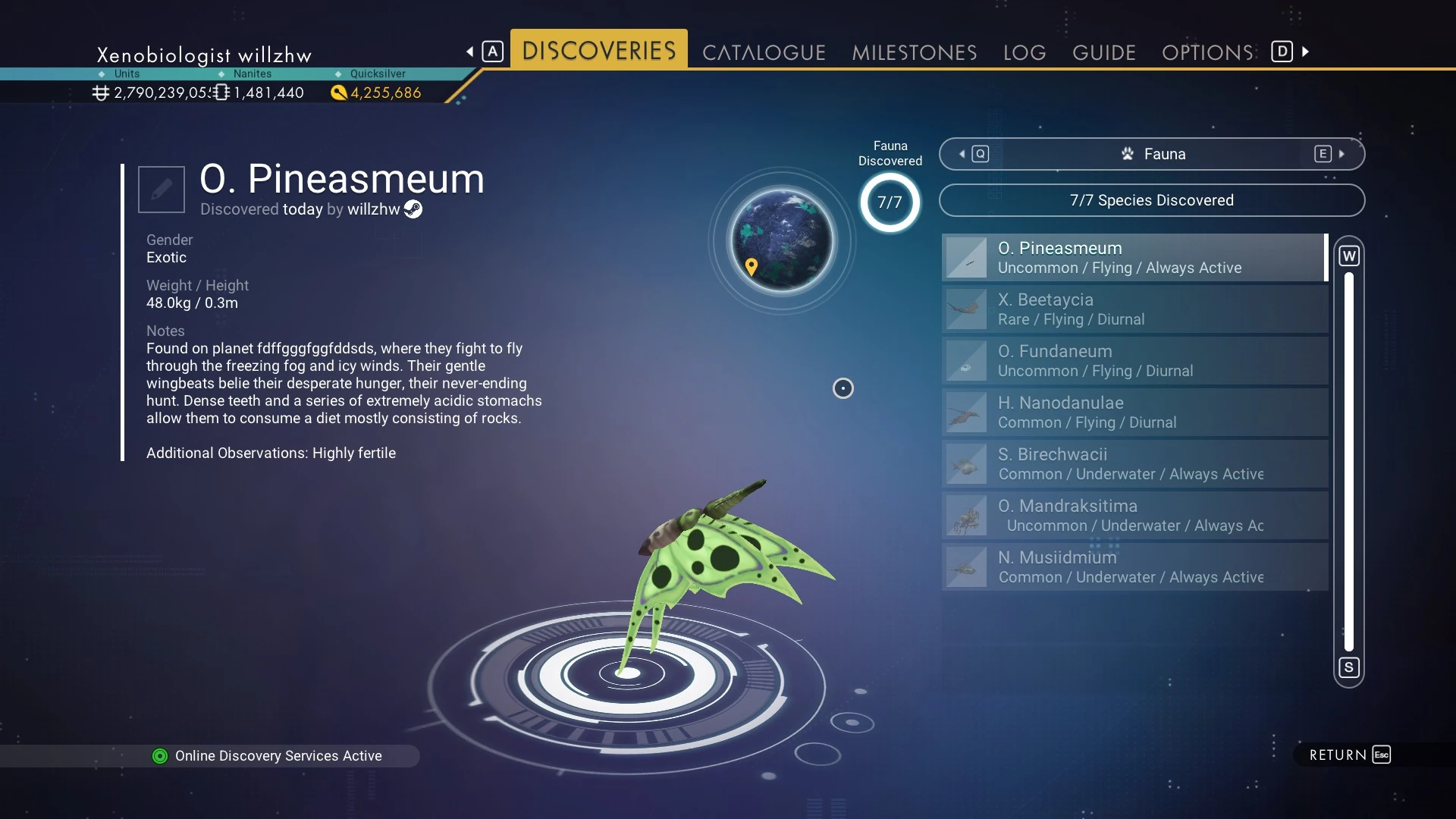
Task: Pick H. Nanodanulae from the species list
Action: pyautogui.click(x=1134, y=413)
